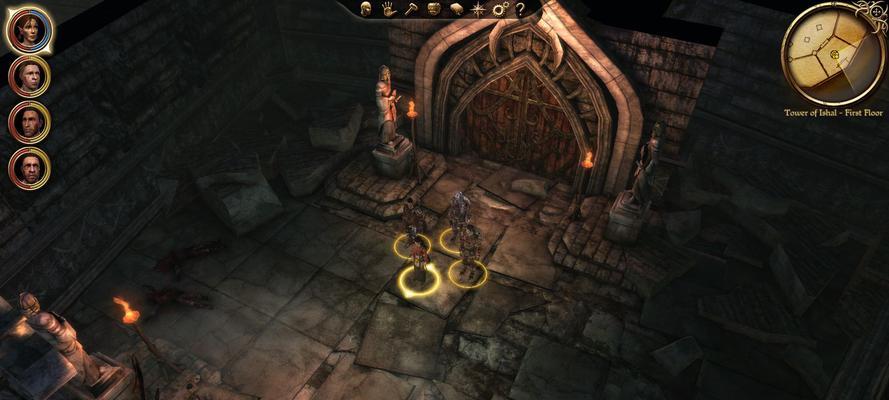Open the inventory from the top bar
Screen dimensions: 889x400
click(433, 9)
